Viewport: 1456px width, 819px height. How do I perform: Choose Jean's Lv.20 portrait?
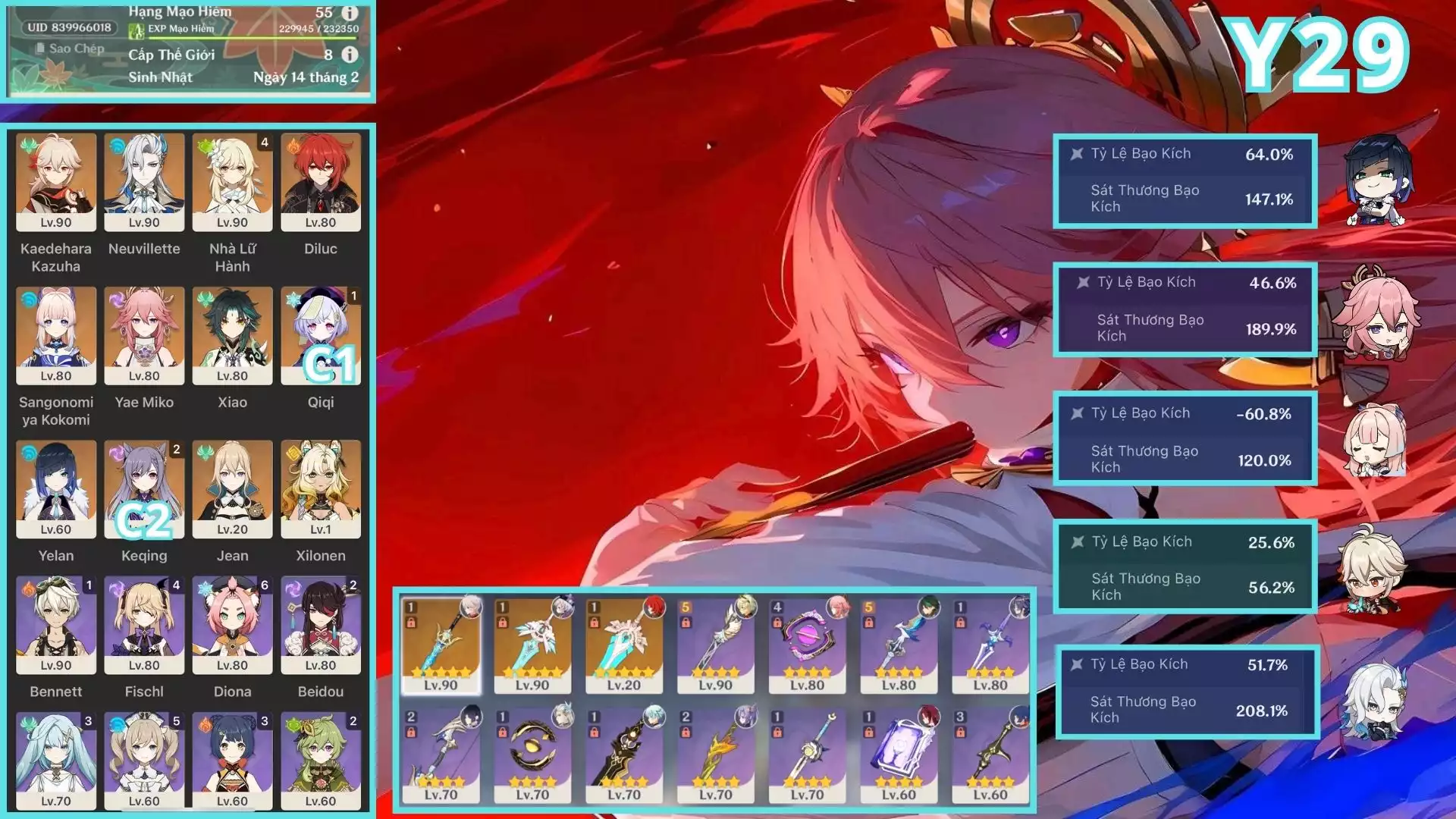click(x=232, y=489)
